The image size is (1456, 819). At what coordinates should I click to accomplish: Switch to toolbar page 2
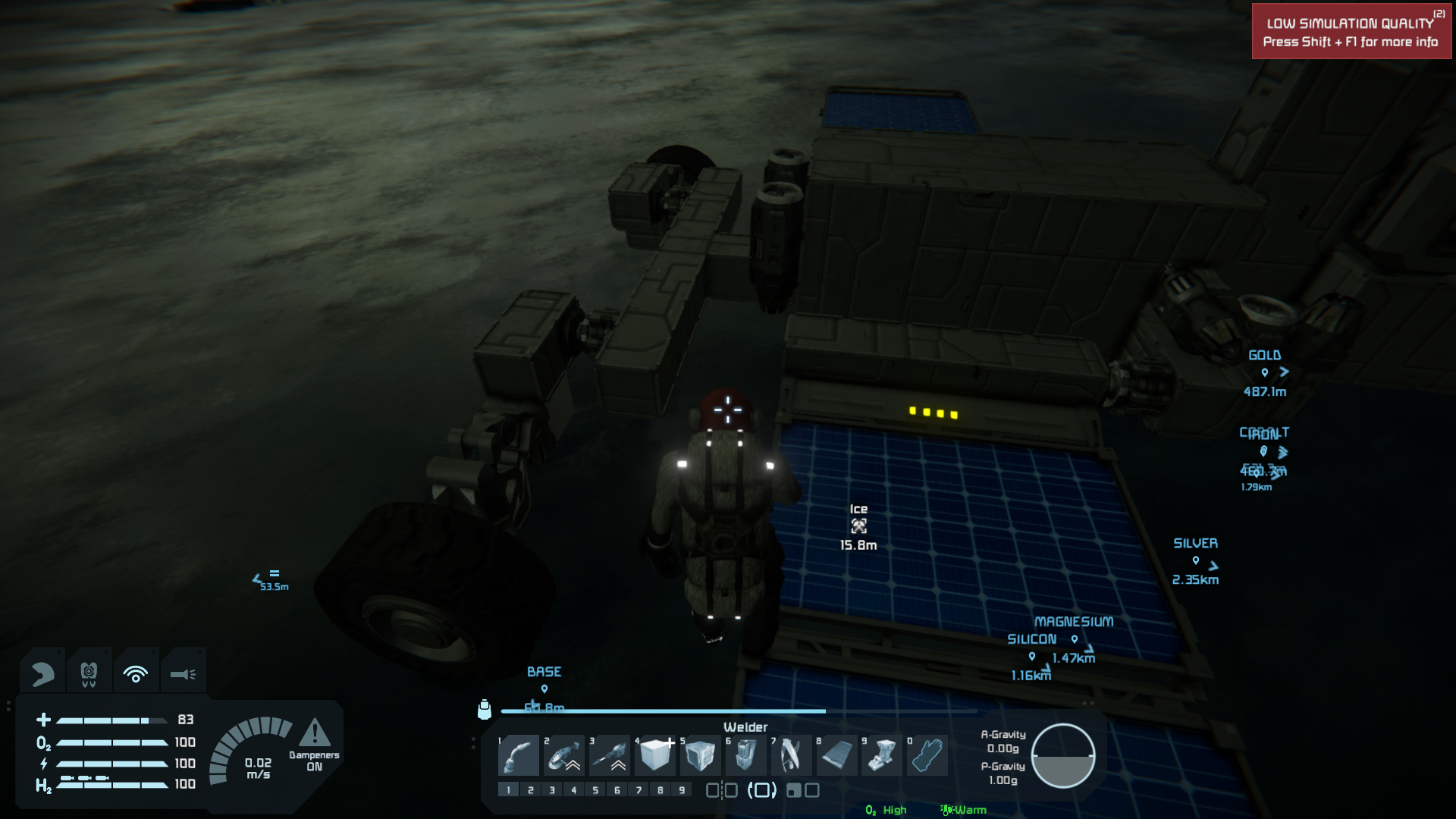(531, 790)
